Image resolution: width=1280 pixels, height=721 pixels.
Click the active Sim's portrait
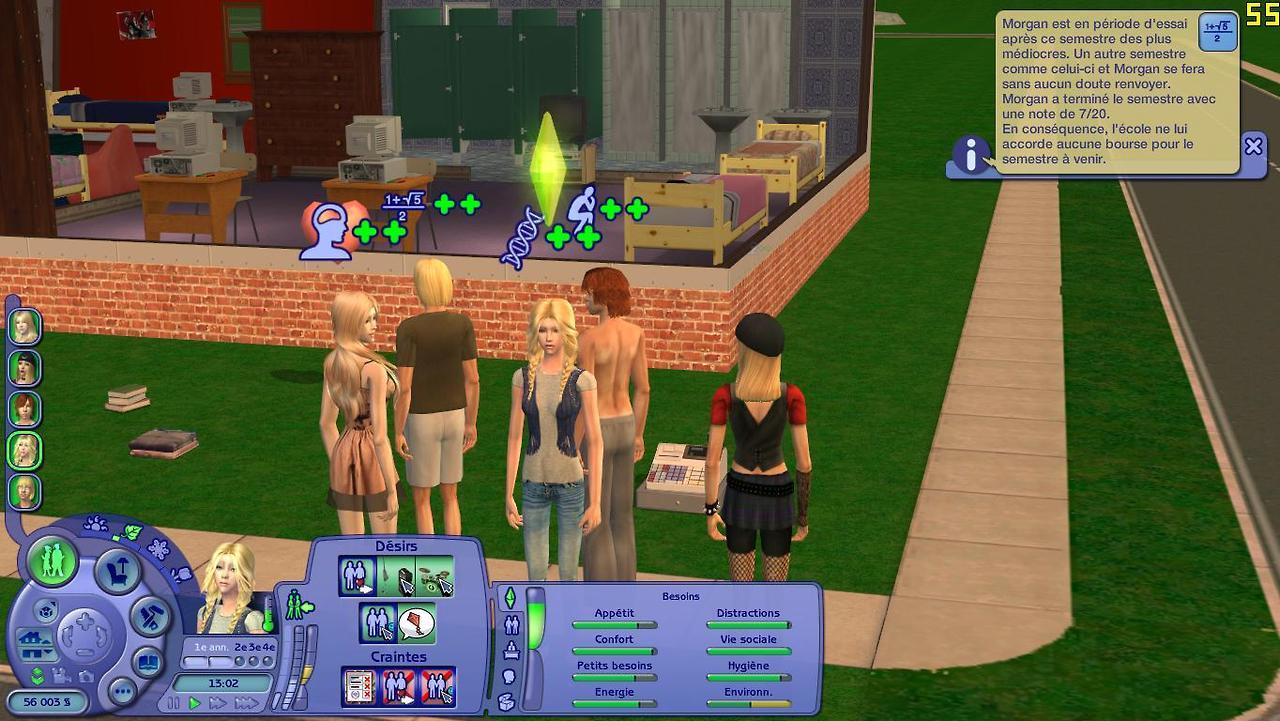tap(234, 598)
